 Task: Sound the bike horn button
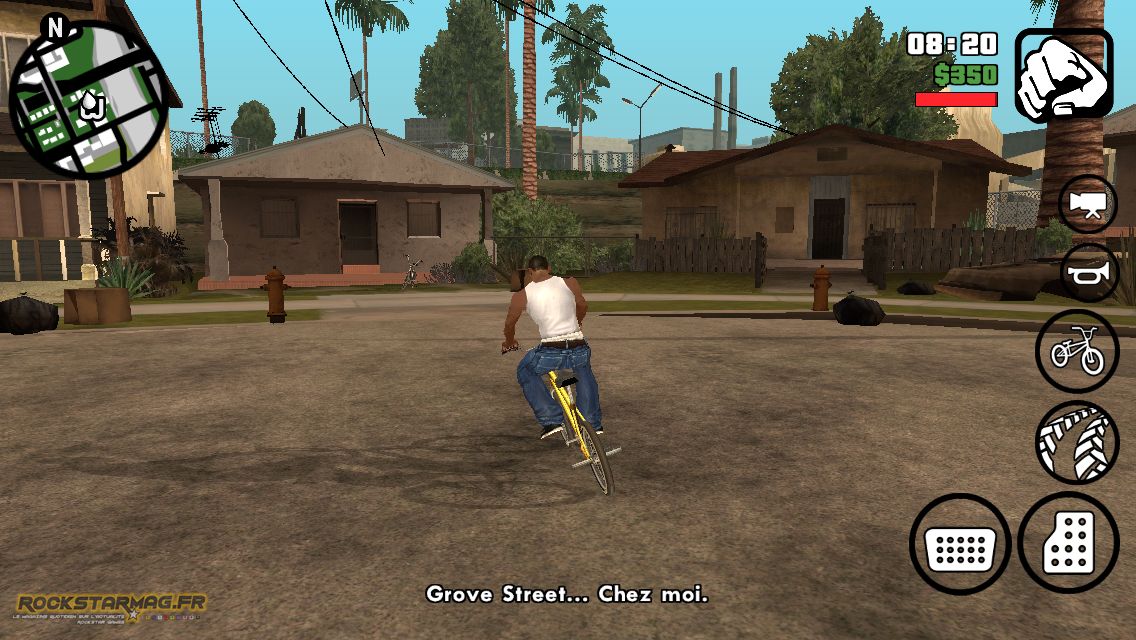pos(1087,273)
